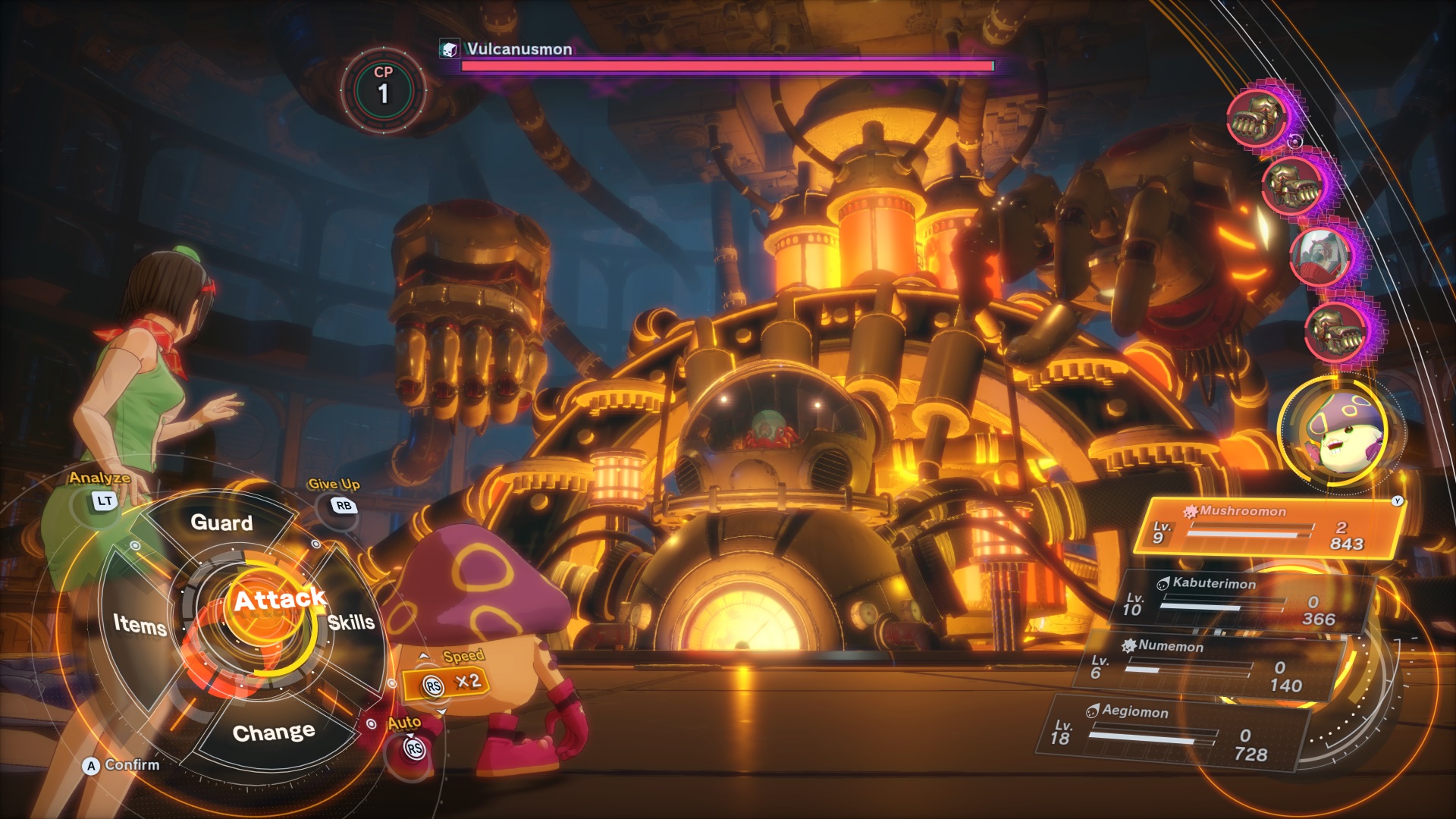Activate the Analyze option
Image resolution: width=1456 pixels, height=819 pixels.
click(104, 500)
